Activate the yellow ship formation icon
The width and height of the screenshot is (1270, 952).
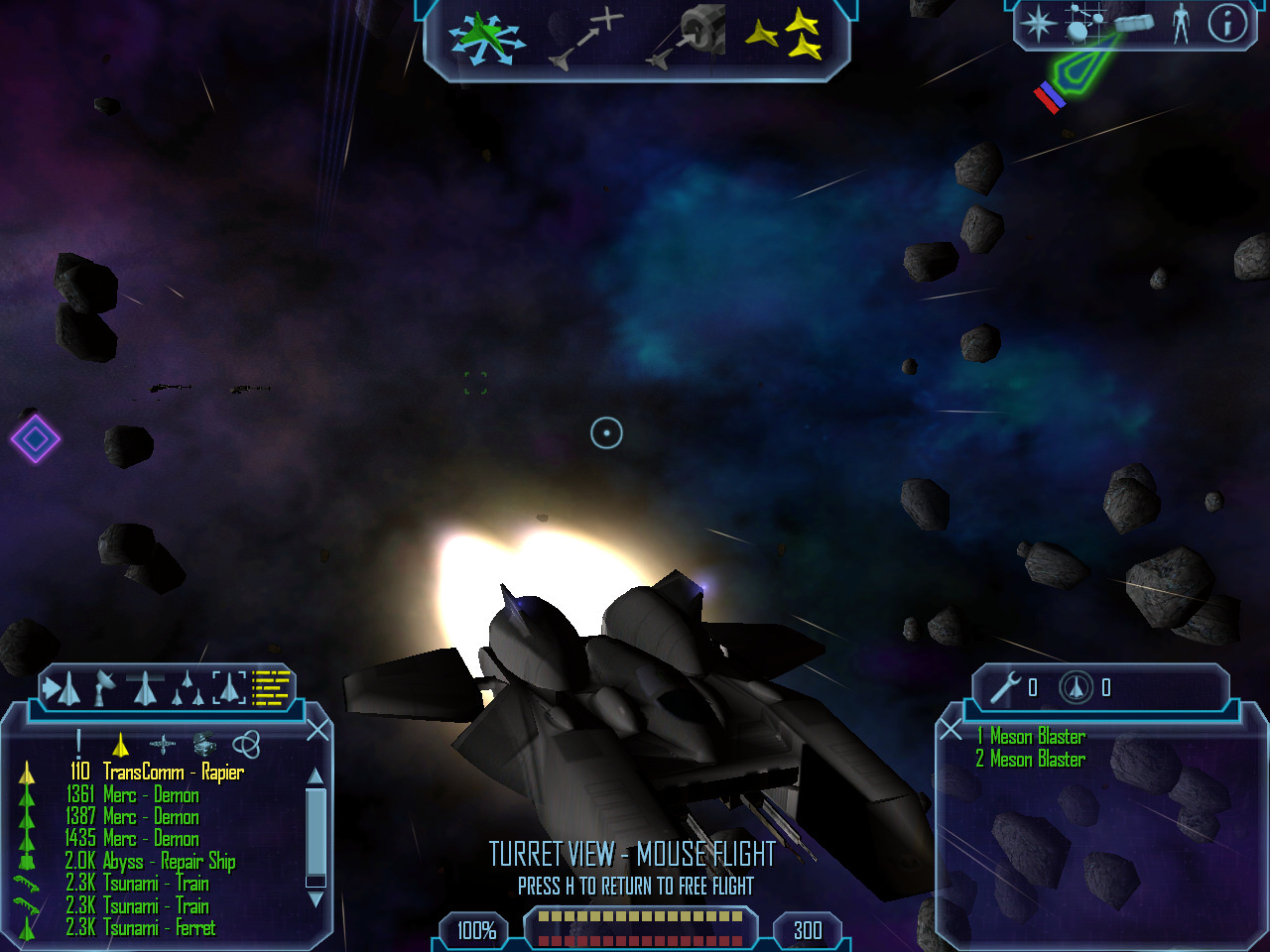(784, 37)
